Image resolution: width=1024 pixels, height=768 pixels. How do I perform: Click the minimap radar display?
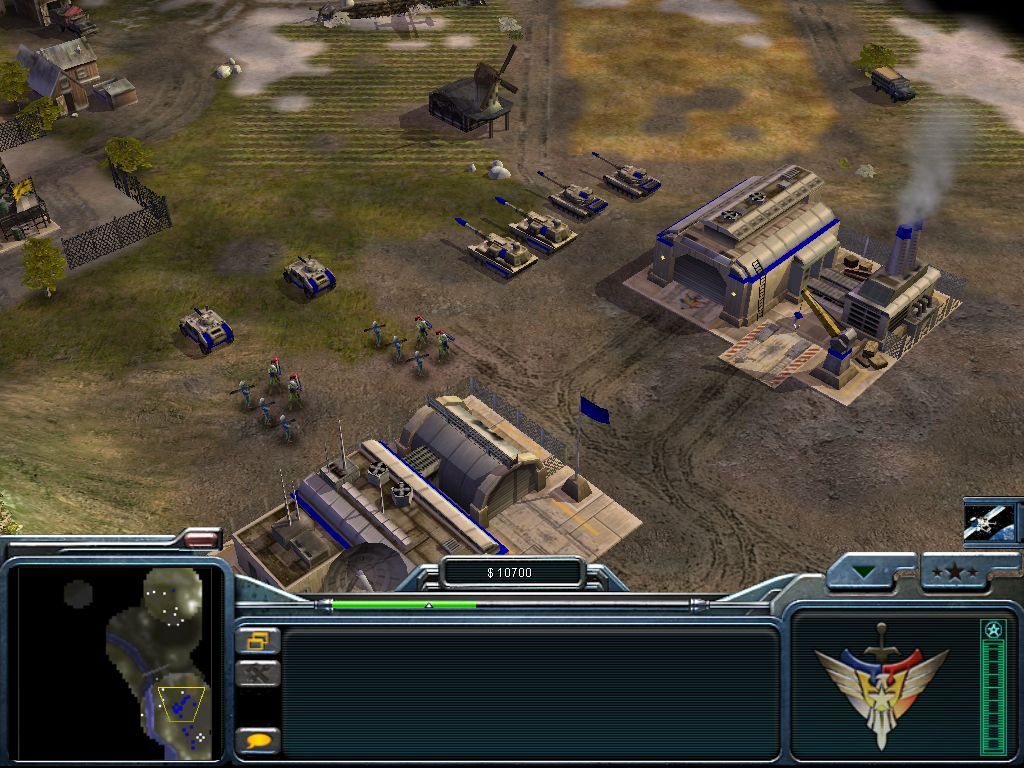pos(119,662)
